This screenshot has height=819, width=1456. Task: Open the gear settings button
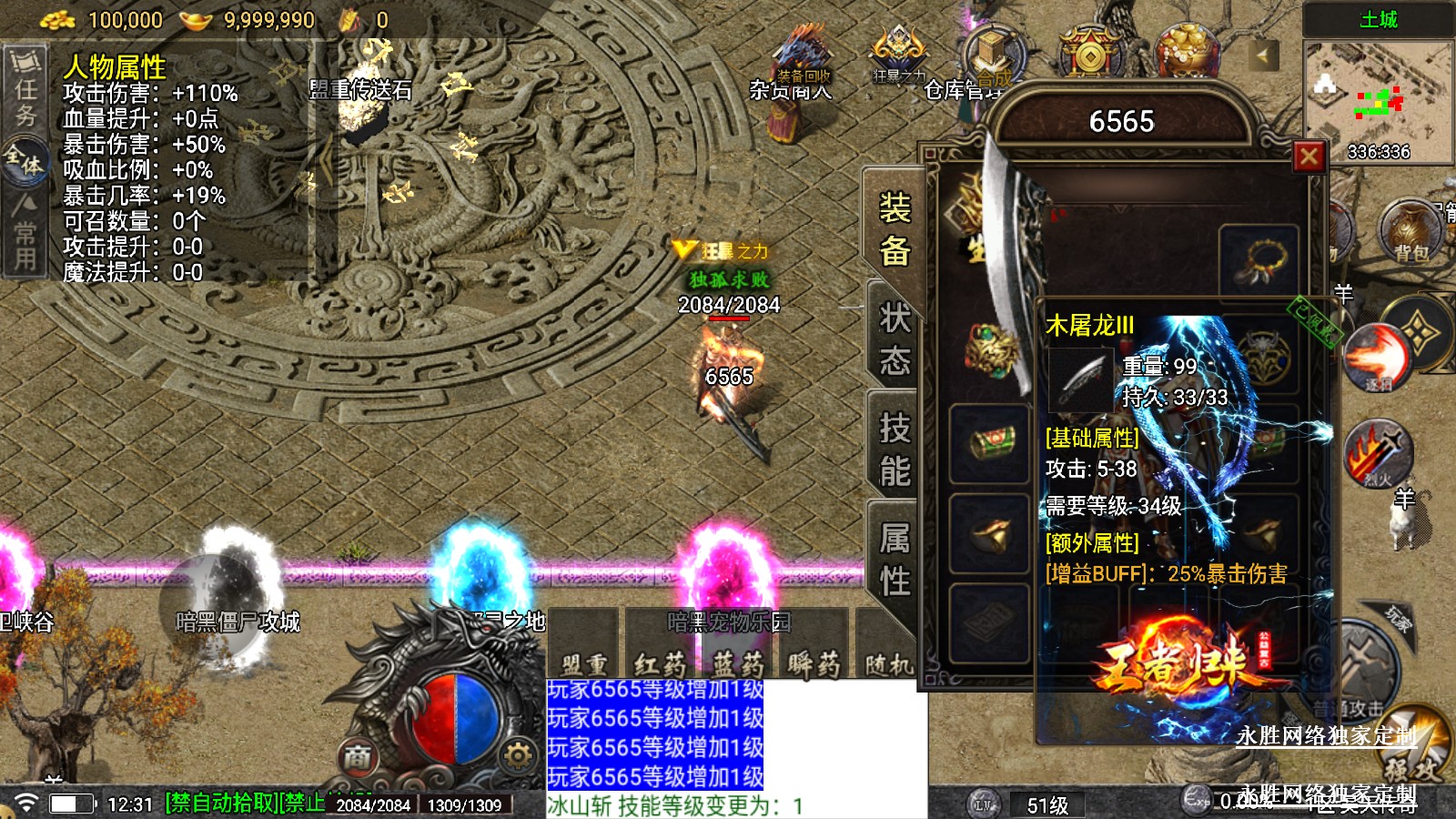(x=518, y=755)
